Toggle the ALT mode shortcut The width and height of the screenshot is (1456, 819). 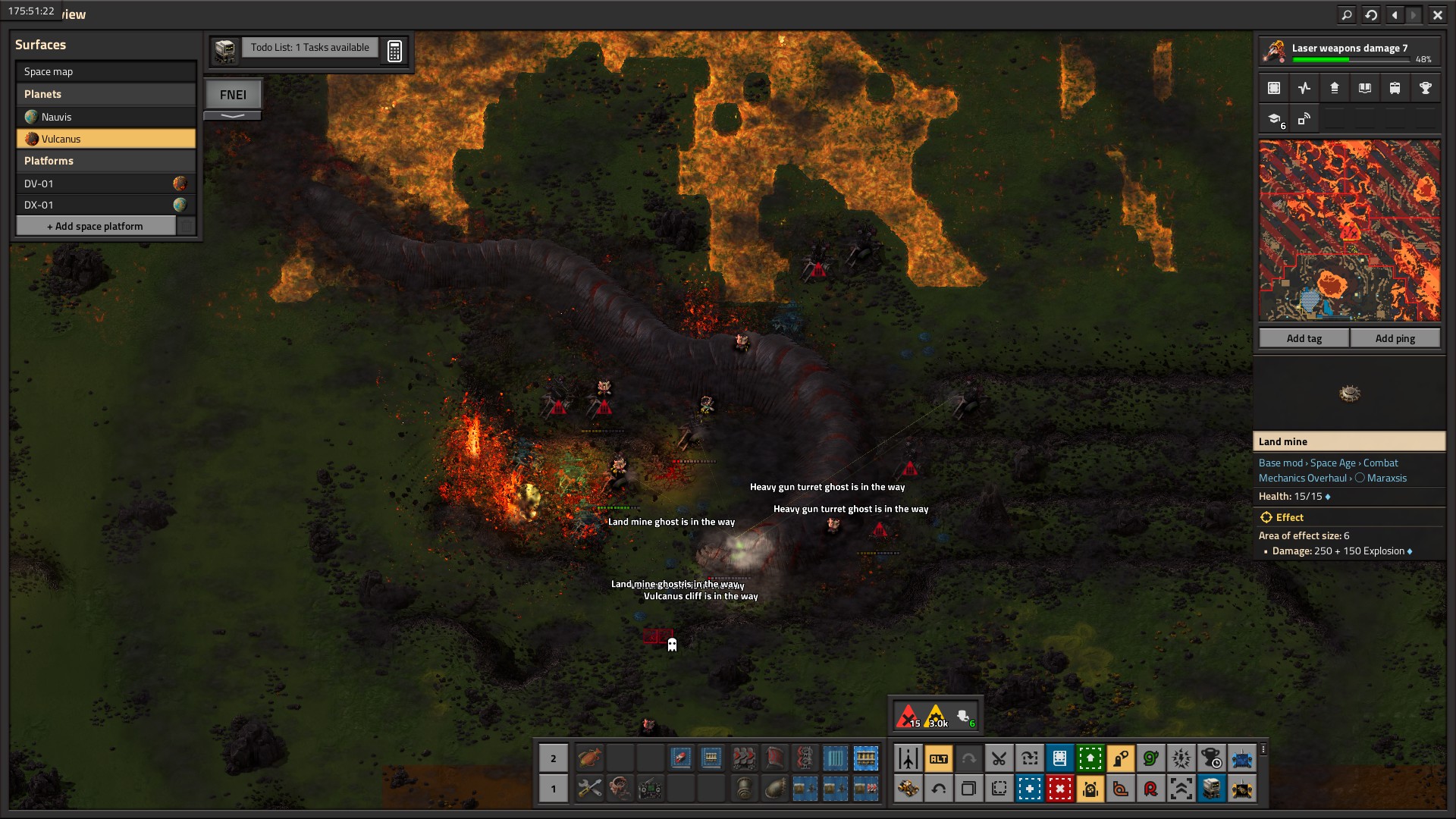(x=938, y=758)
